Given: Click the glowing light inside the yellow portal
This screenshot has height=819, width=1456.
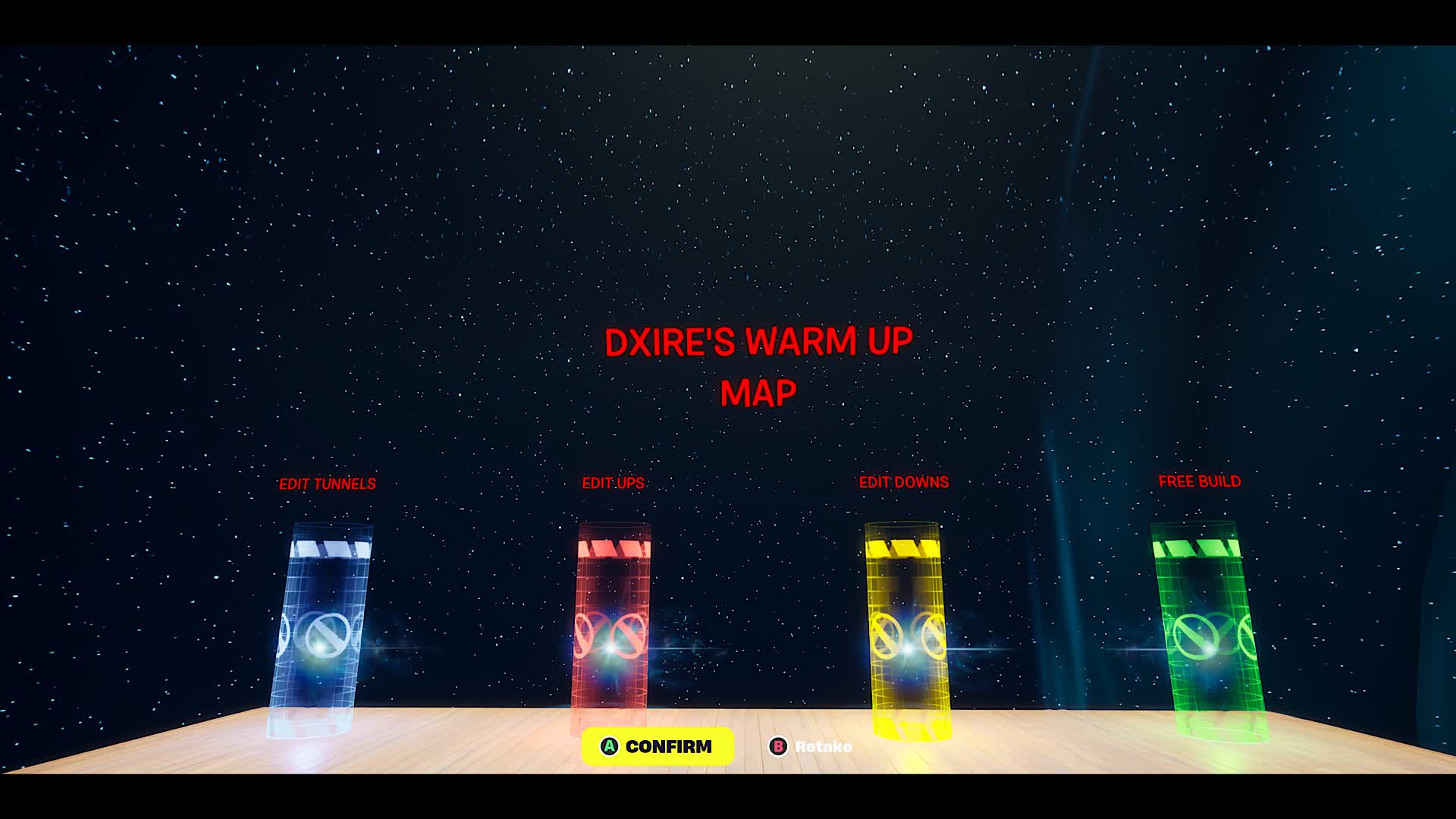Looking at the screenshot, I should [909, 650].
